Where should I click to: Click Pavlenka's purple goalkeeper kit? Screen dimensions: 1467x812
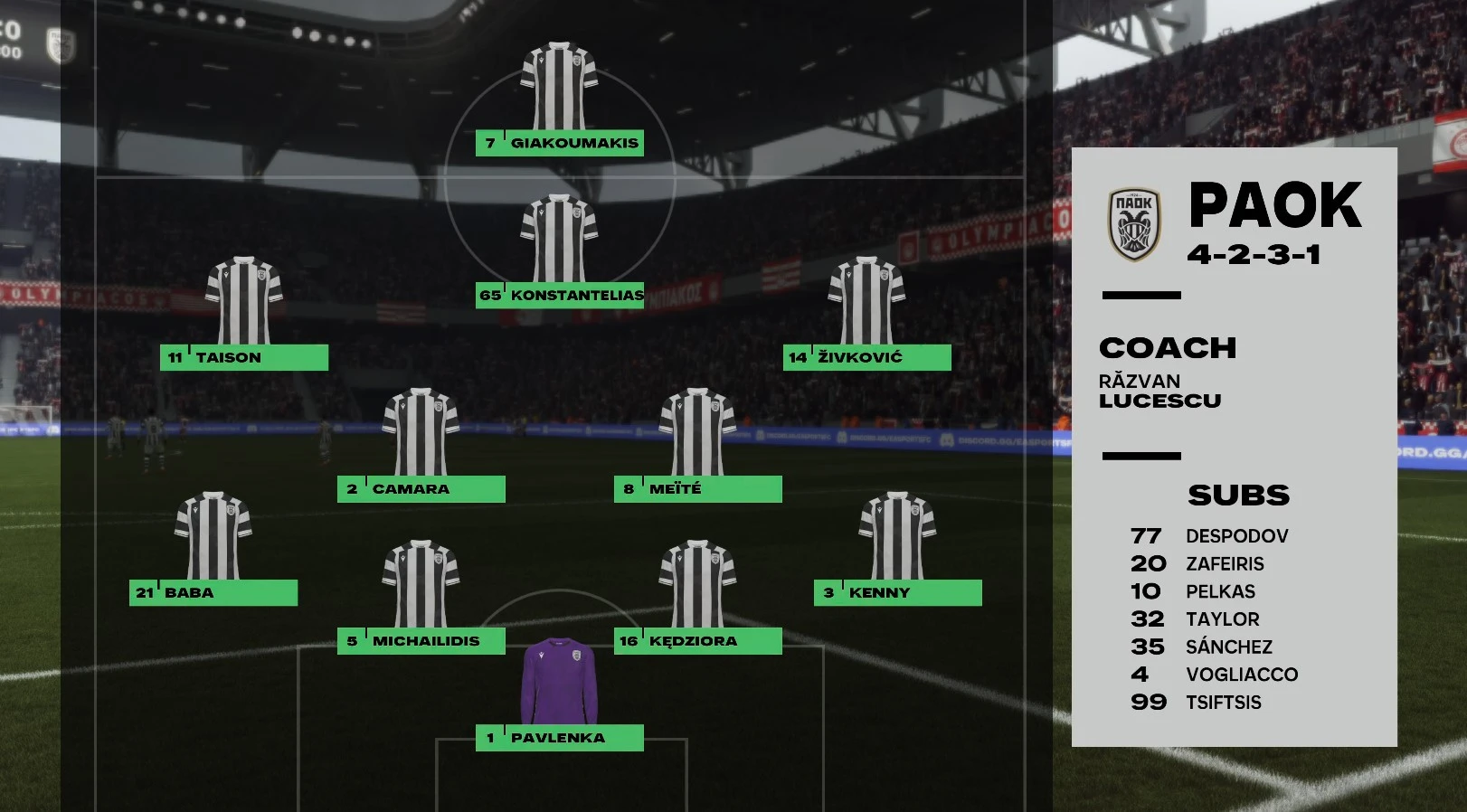coord(558,683)
